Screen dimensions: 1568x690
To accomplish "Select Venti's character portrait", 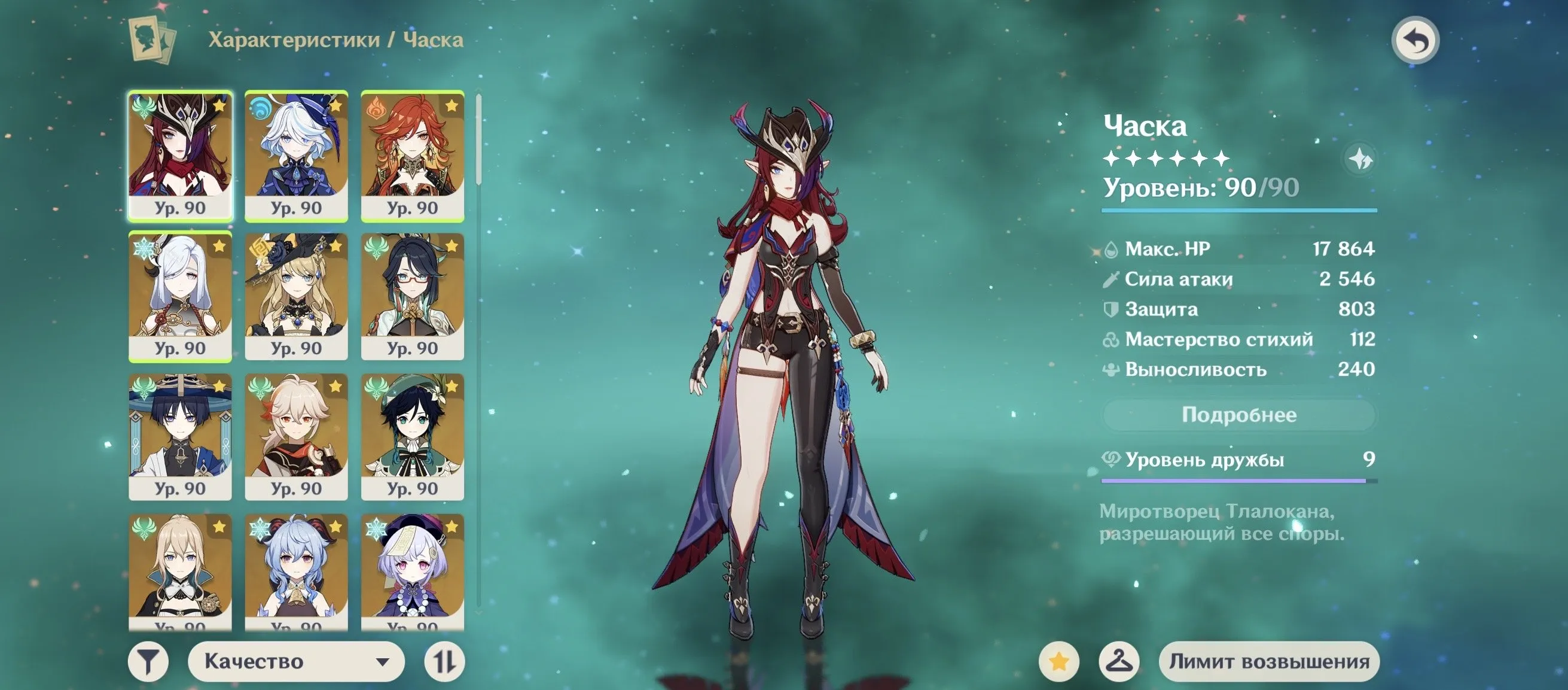I will (413, 436).
